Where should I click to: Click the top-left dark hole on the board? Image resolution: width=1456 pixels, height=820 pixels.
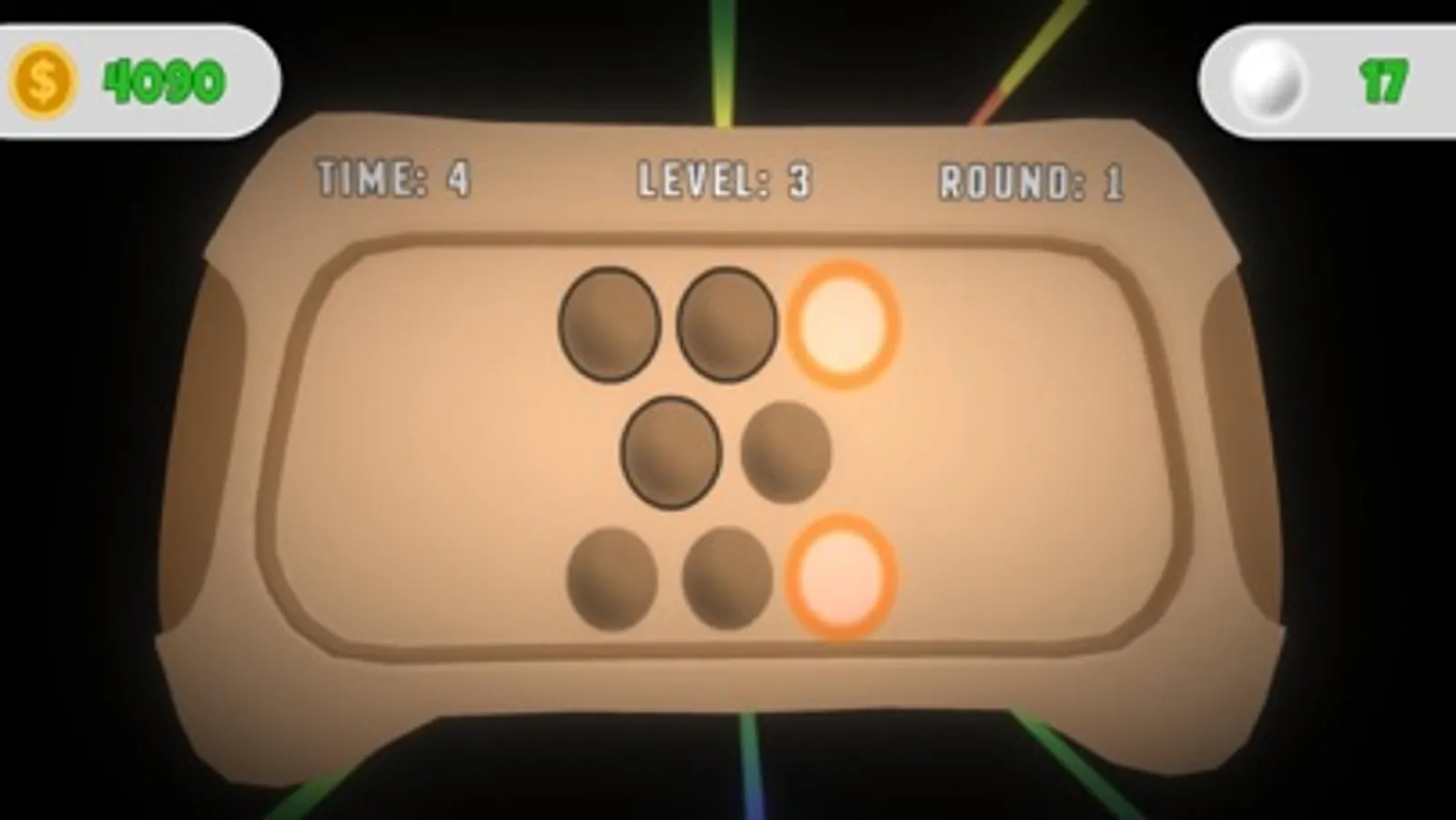click(x=608, y=325)
